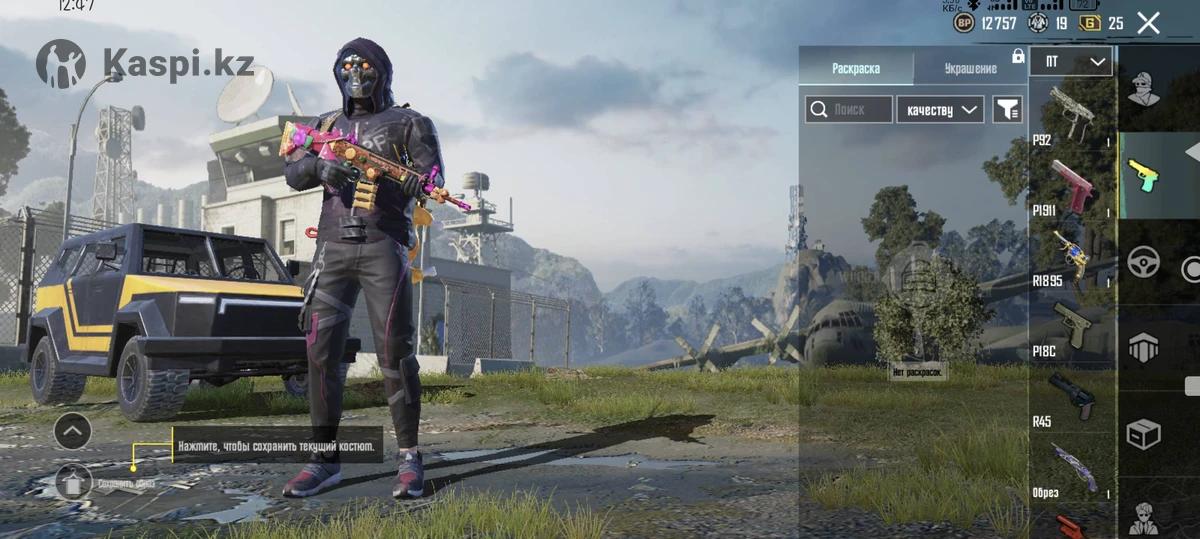Open the locked Украшение tab
The width and height of the screenshot is (1200, 539).
(x=970, y=68)
